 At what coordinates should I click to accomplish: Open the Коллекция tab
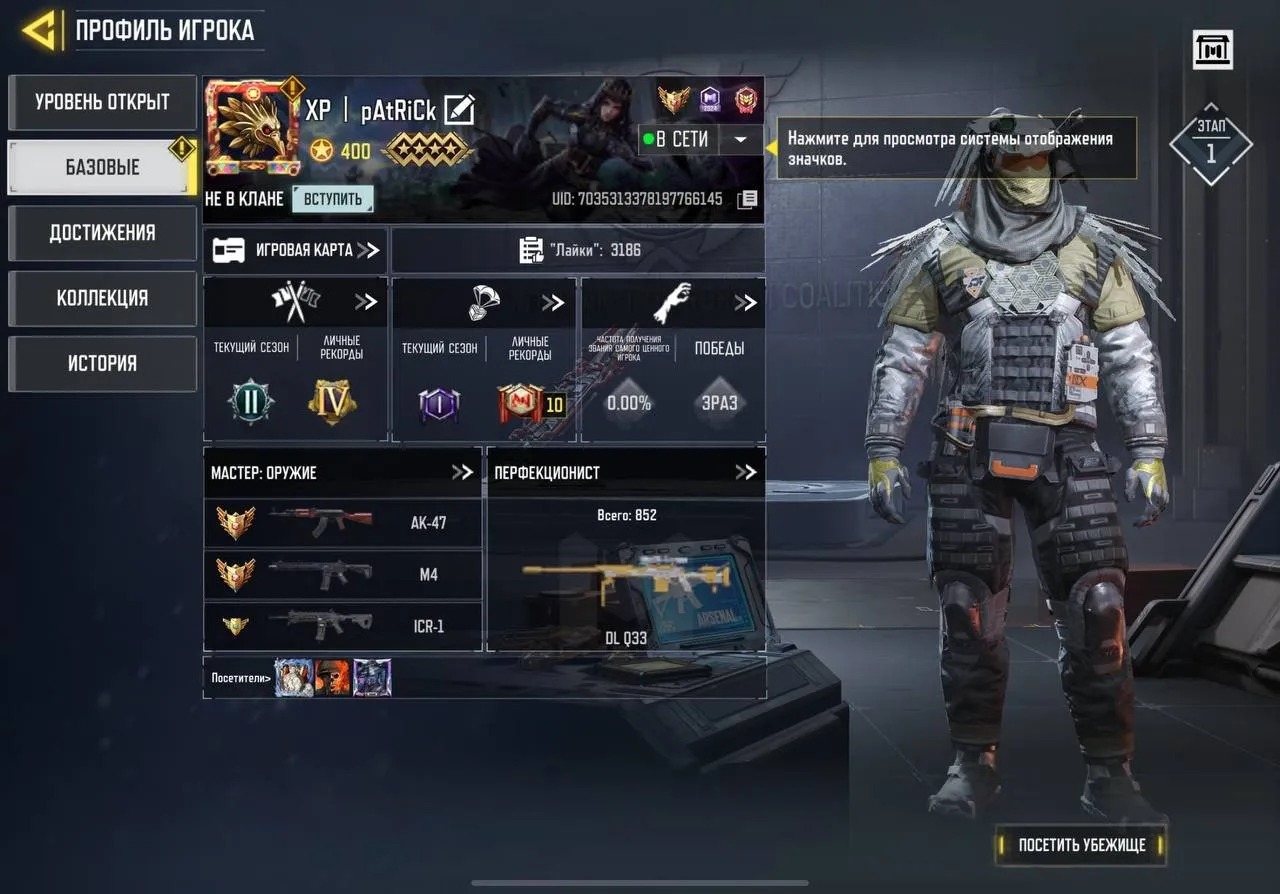(101, 298)
